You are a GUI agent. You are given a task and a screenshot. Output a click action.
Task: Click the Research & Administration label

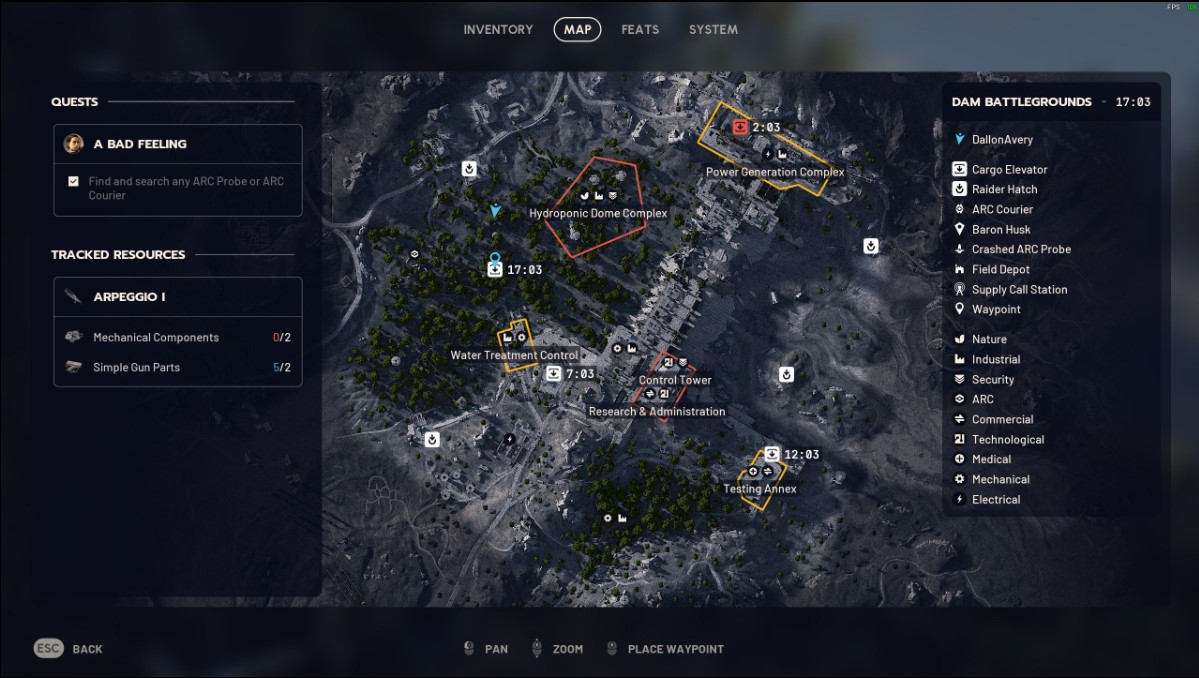click(x=657, y=411)
